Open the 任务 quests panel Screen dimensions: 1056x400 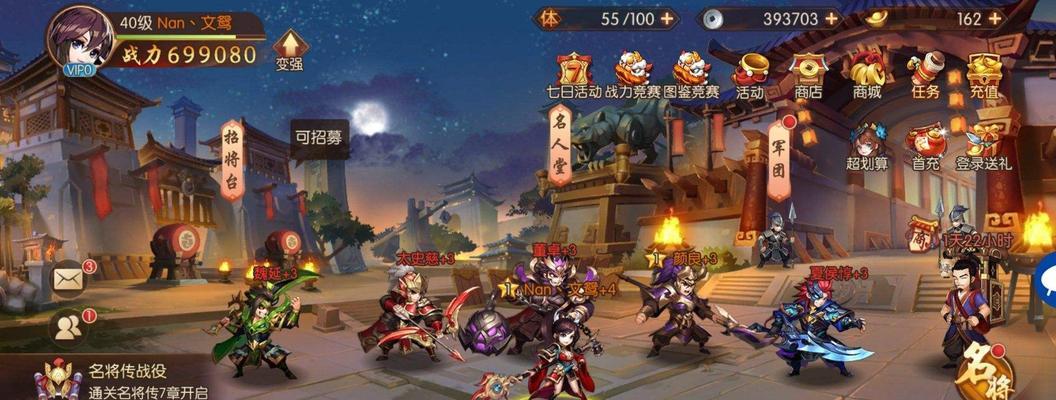coord(925,74)
